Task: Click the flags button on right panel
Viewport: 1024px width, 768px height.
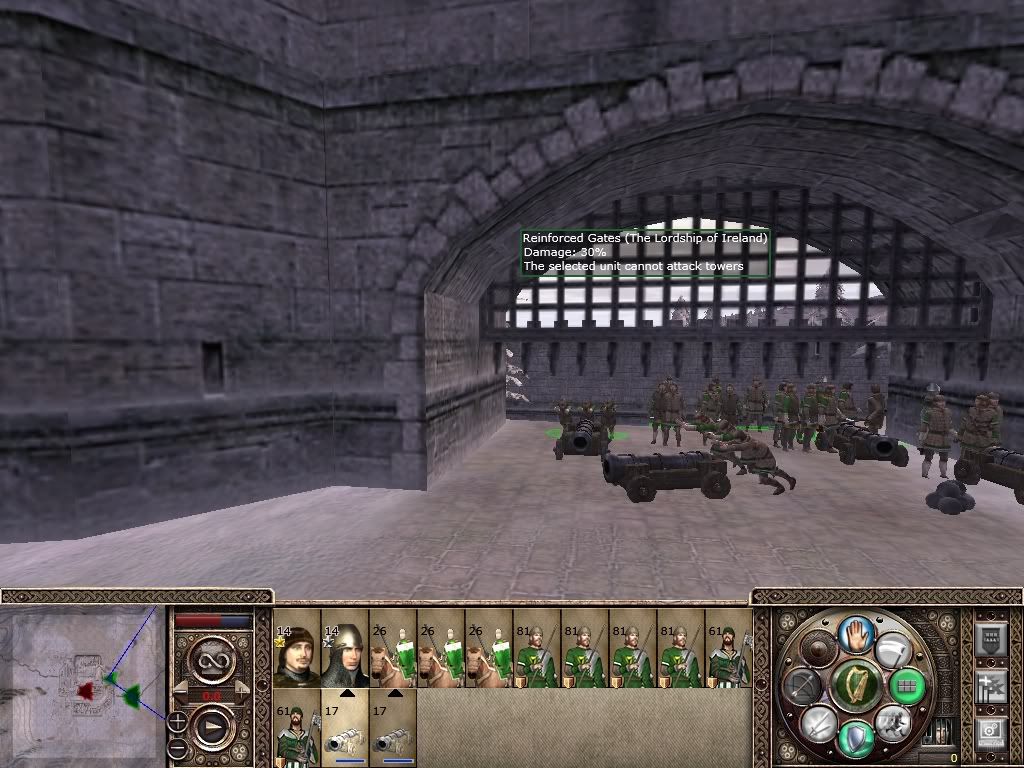Action: point(990,686)
